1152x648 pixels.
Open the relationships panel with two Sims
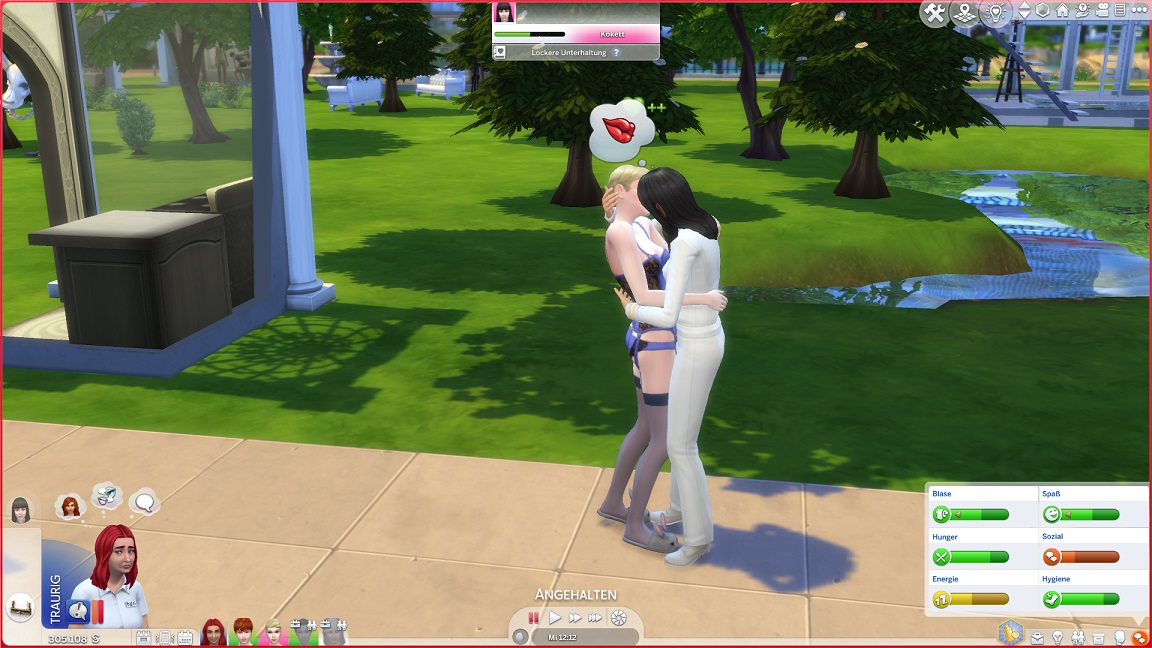click(x=1078, y=637)
